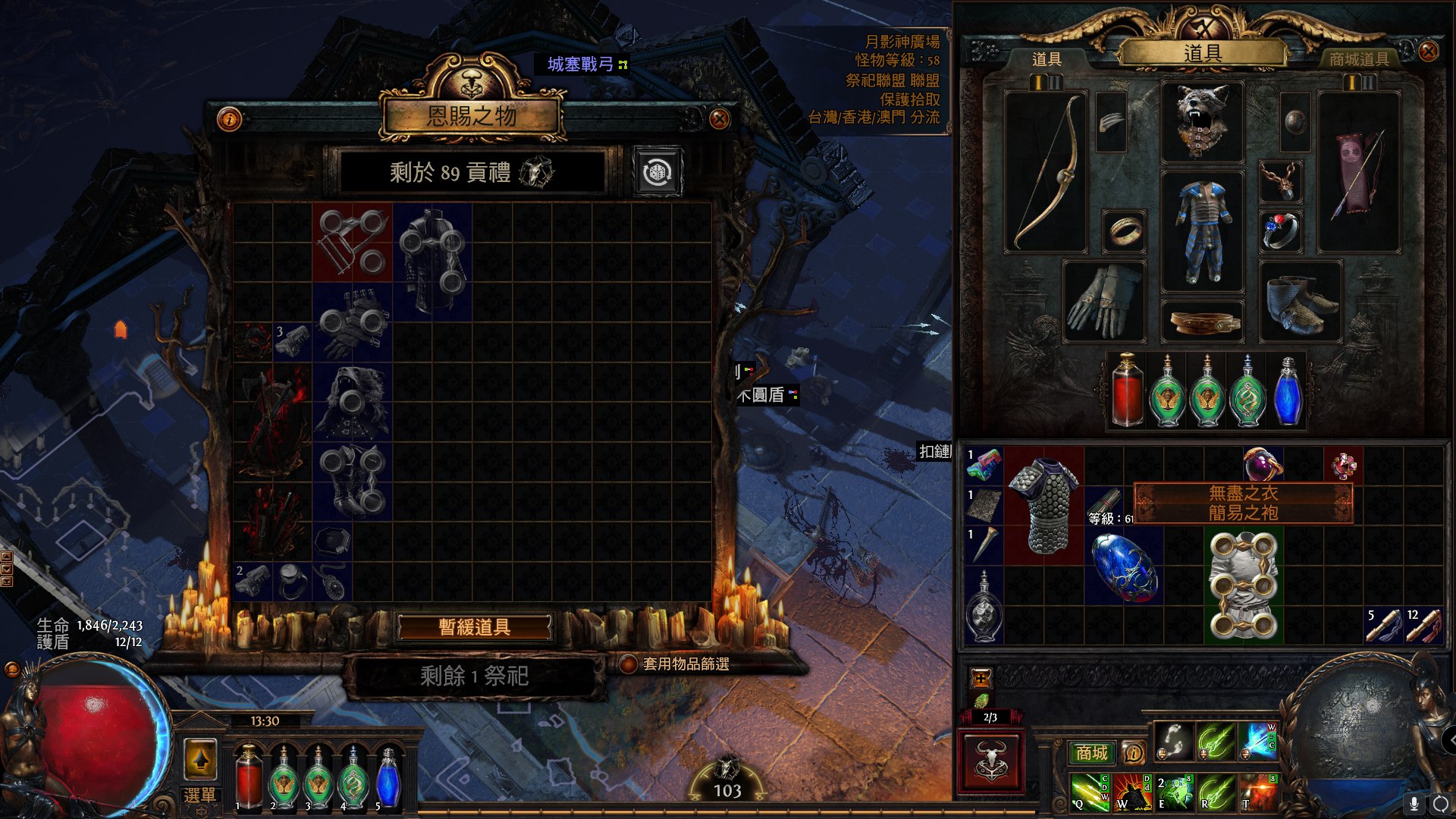This screenshot has width=1456, height=819.
Task: Select the equipped leather belt slot
Action: tap(1203, 322)
